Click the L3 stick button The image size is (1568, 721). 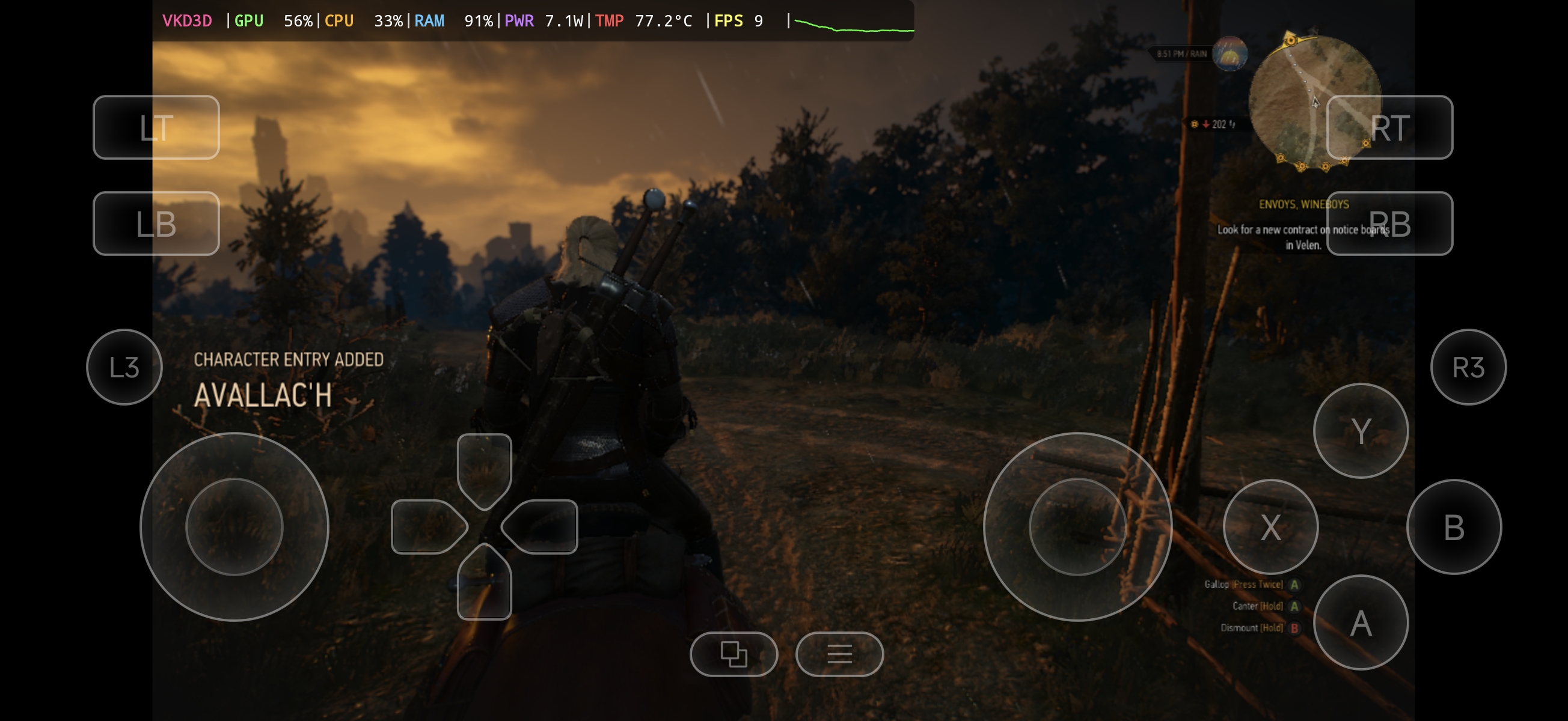124,367
